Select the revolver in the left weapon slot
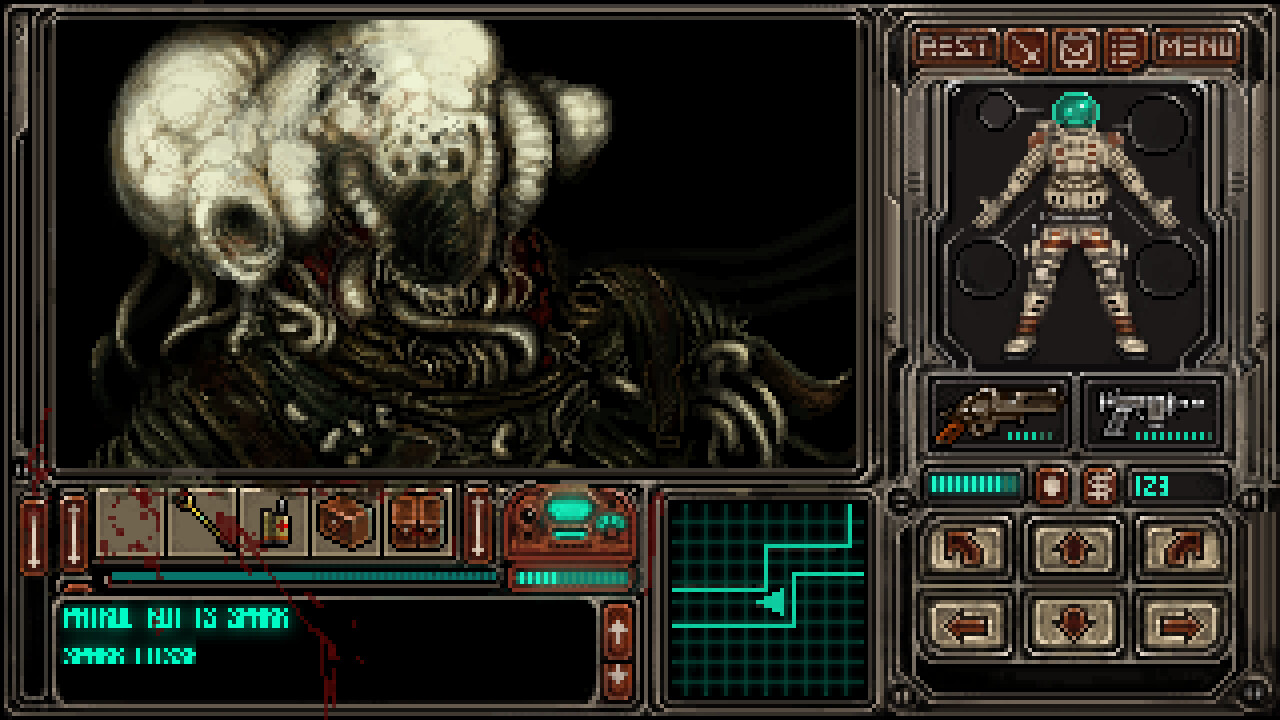Screen dimensions: 1280x720 1000,413
